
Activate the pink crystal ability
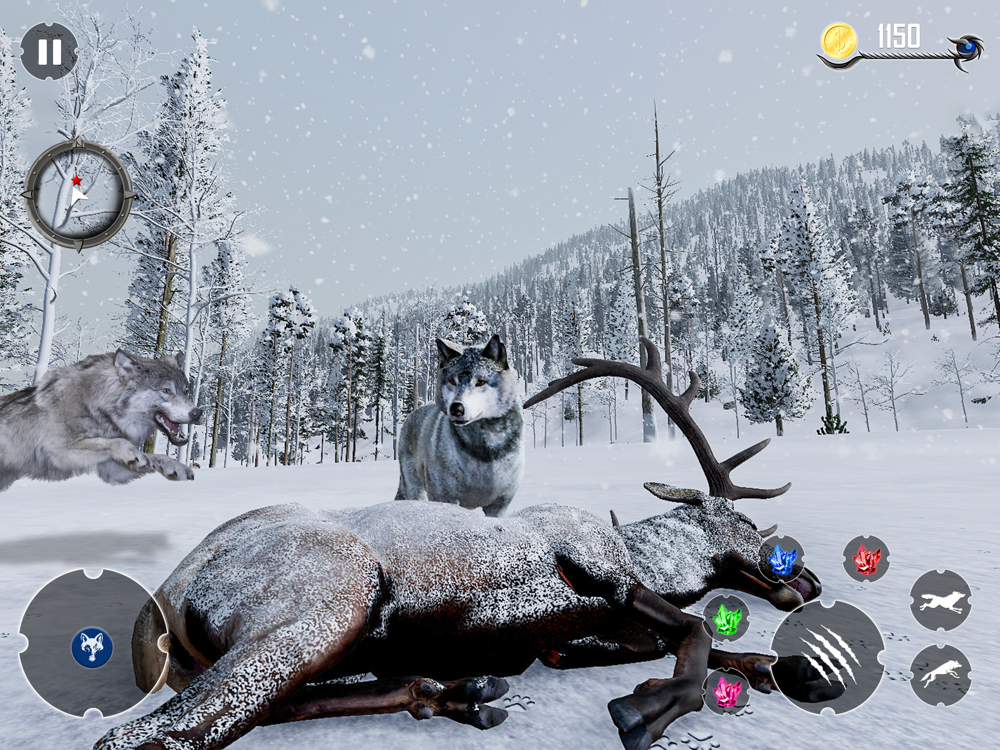click(x=727, y=692)
